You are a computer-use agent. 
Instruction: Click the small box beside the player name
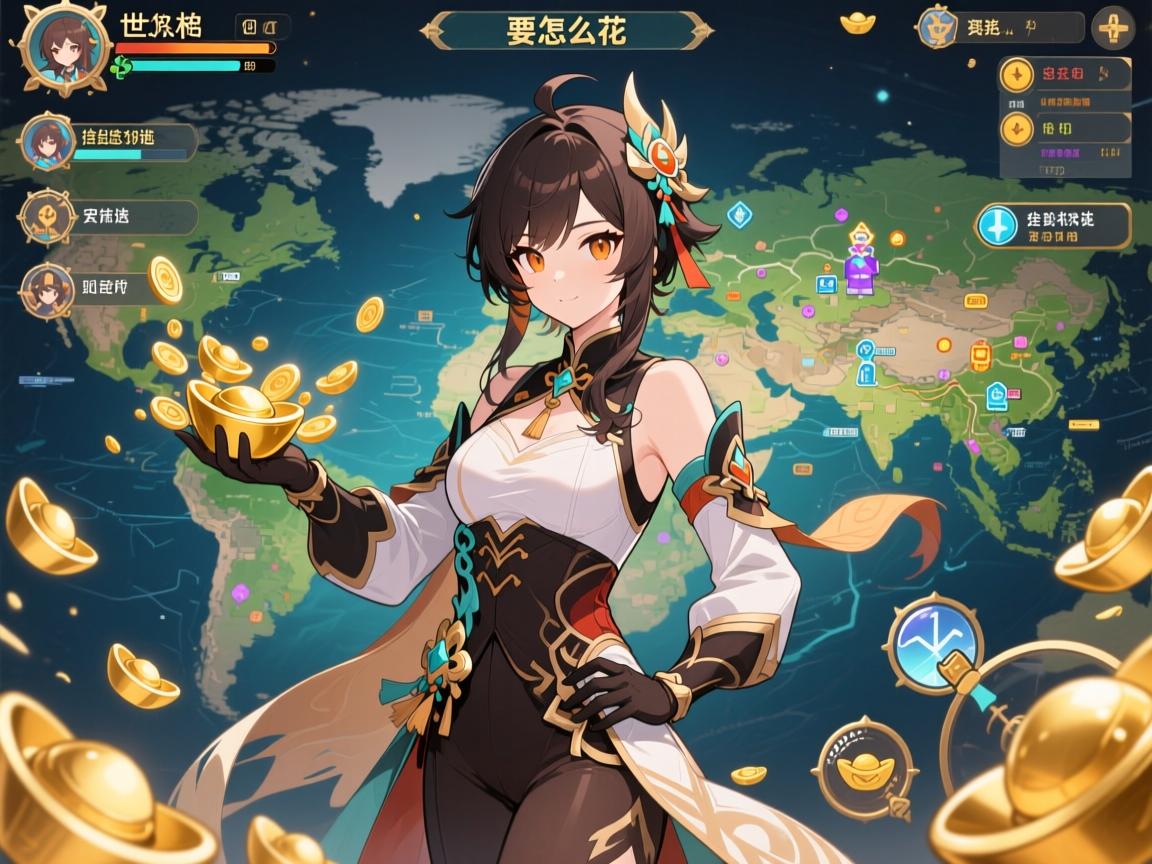[x=262, y=25]
